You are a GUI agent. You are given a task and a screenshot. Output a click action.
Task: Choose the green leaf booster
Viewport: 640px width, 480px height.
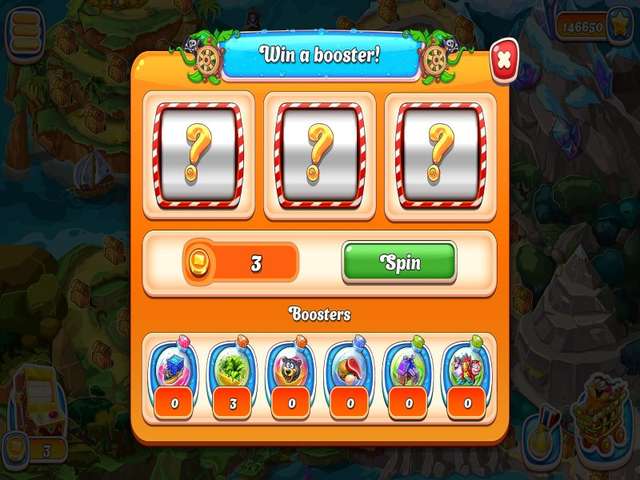[231, 367]
